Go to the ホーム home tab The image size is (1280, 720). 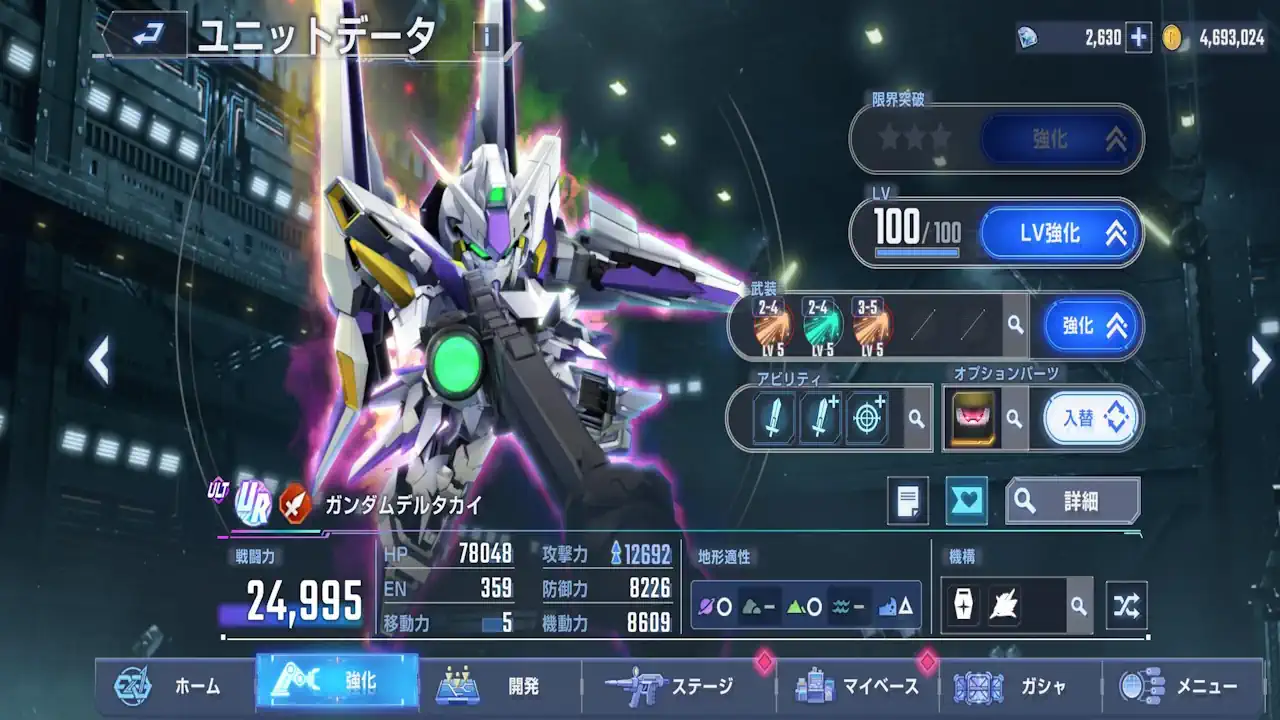click(x=170, y=686)
